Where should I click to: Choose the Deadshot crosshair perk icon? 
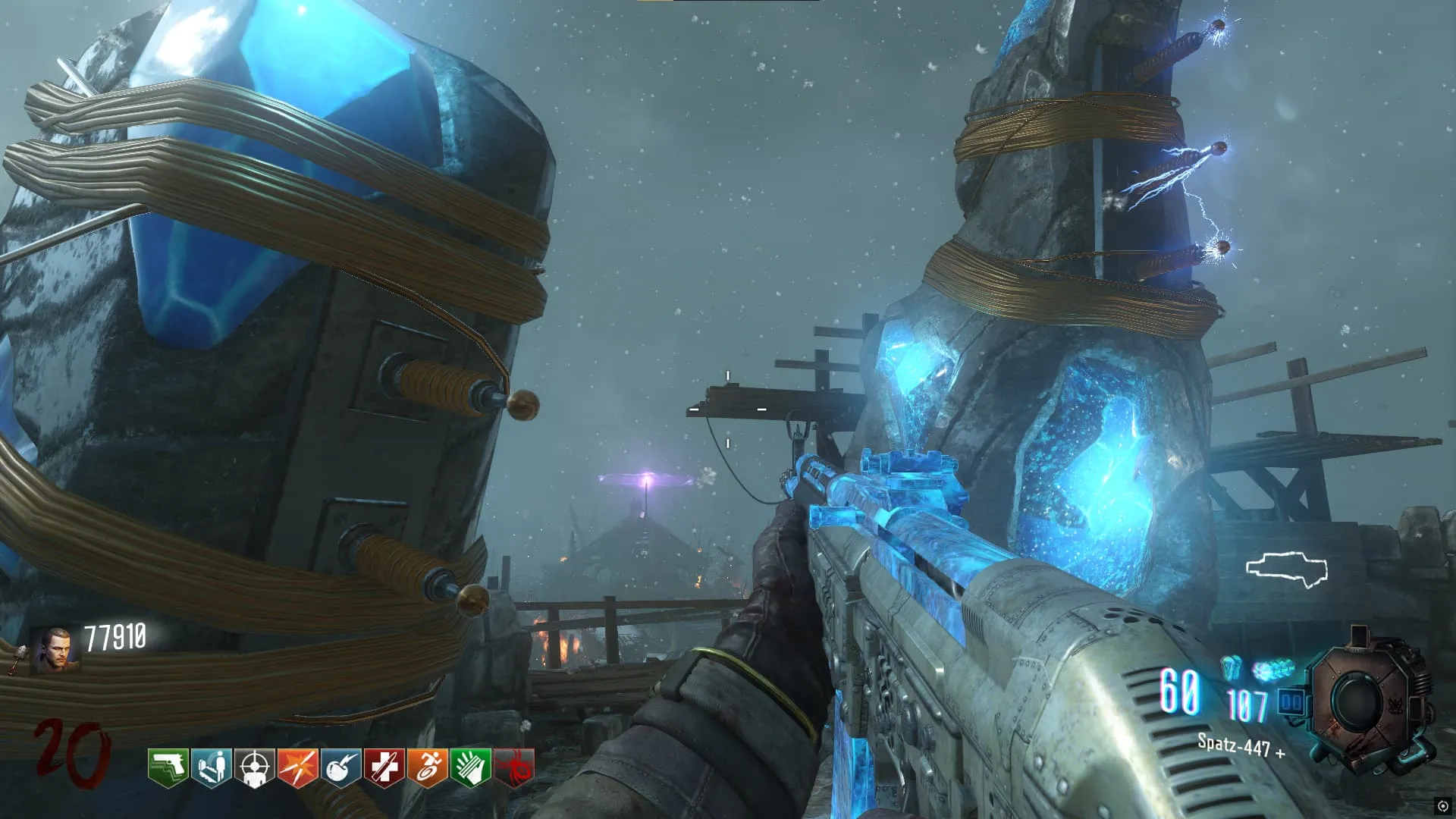pyautogui.click(x=255, y=768)
